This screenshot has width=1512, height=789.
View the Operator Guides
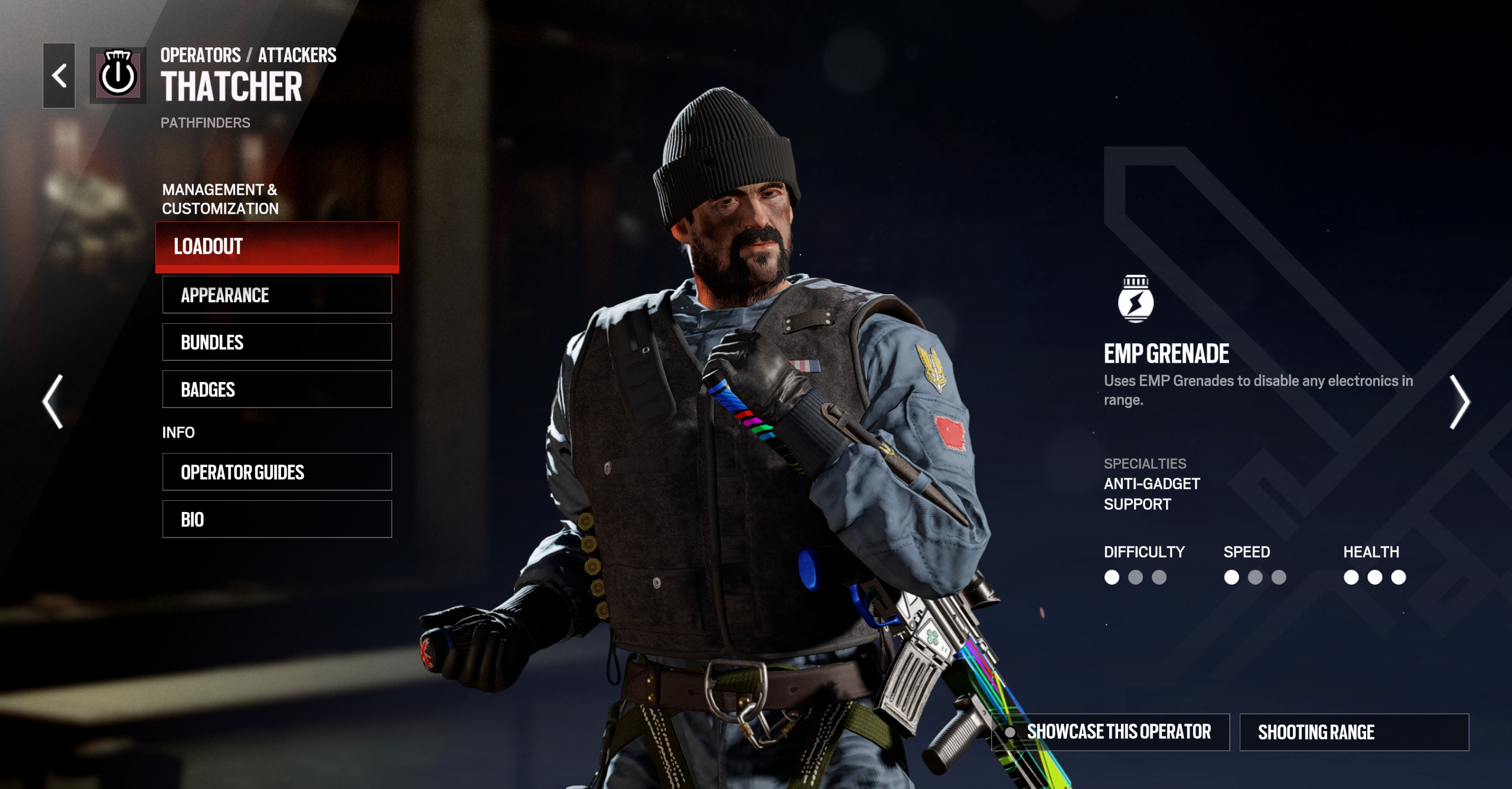(x=277, y=472)
